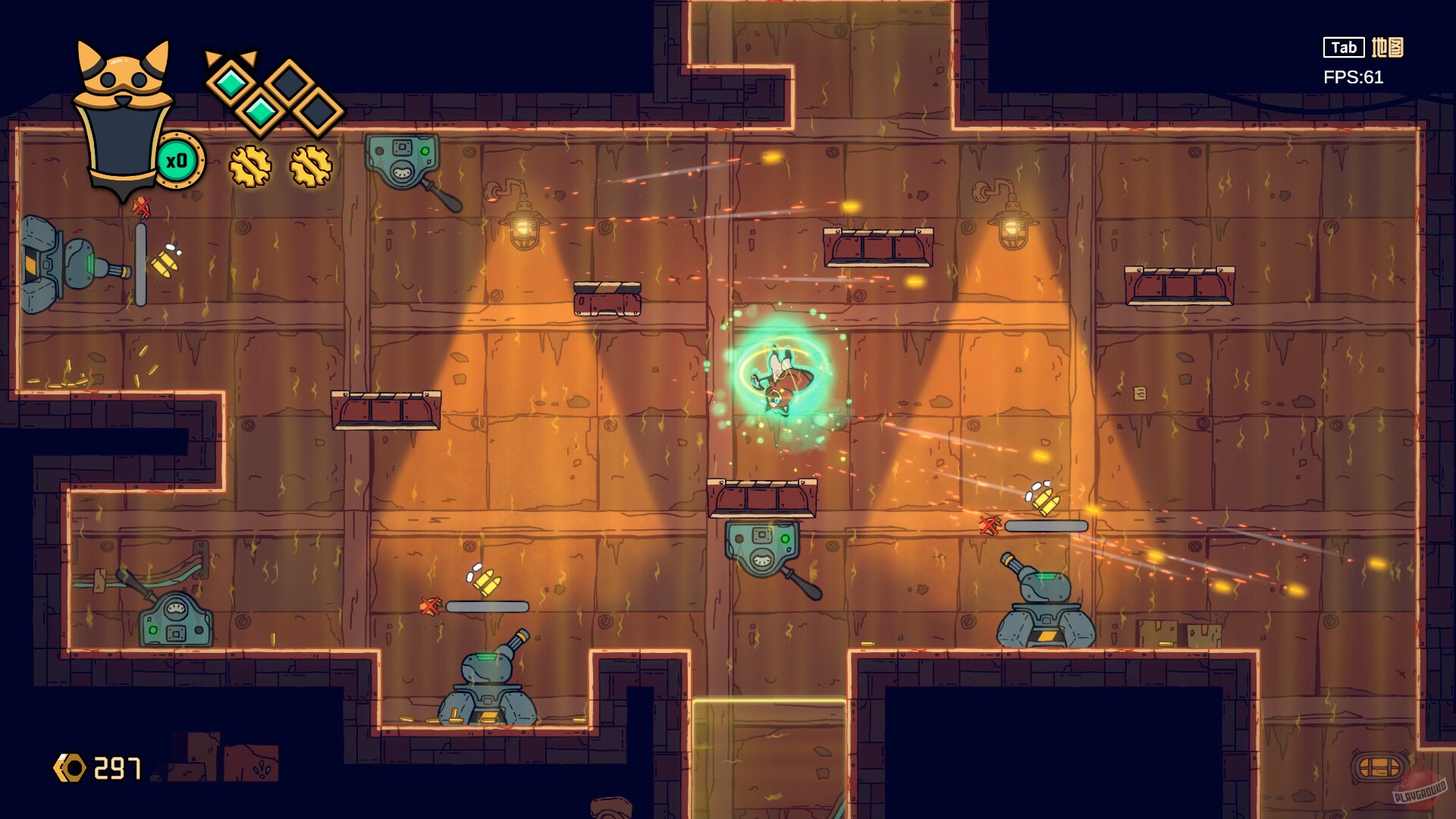1456x819 pixels.
Task: Click the first gear currency icon
Action: 250,165
